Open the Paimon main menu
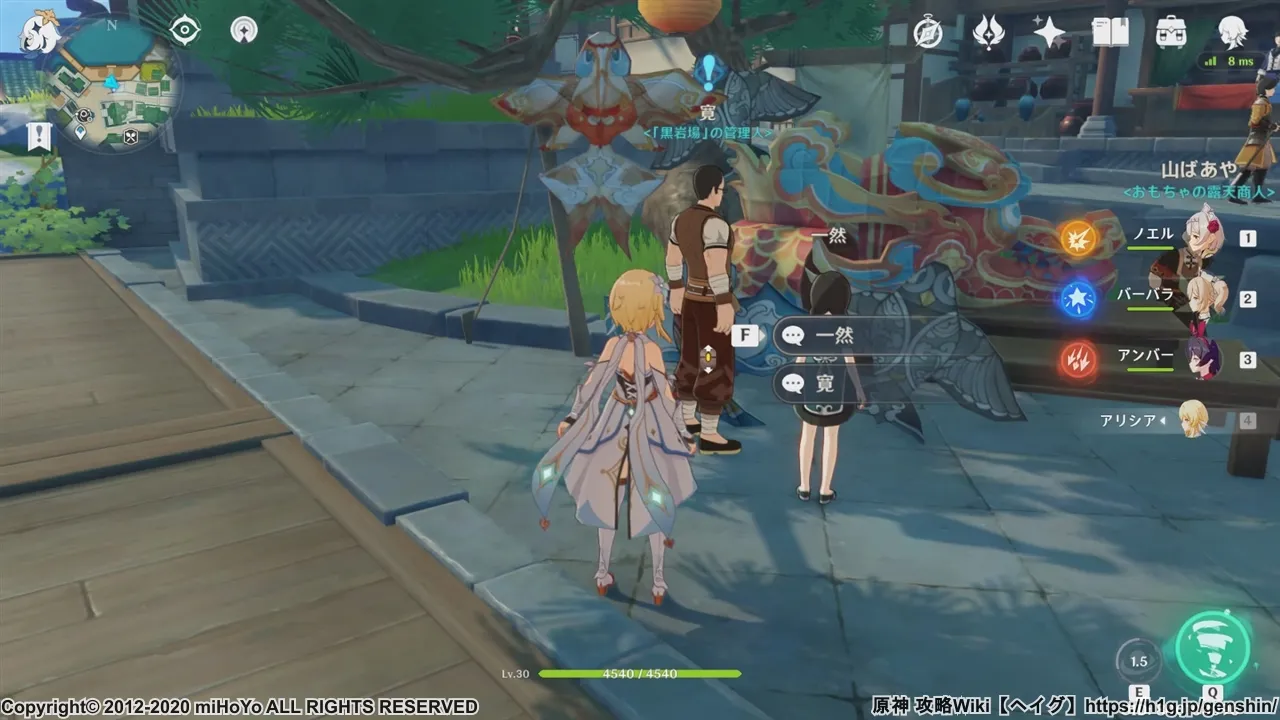This screenshot has height=720, width=1280. pos(40,32)
